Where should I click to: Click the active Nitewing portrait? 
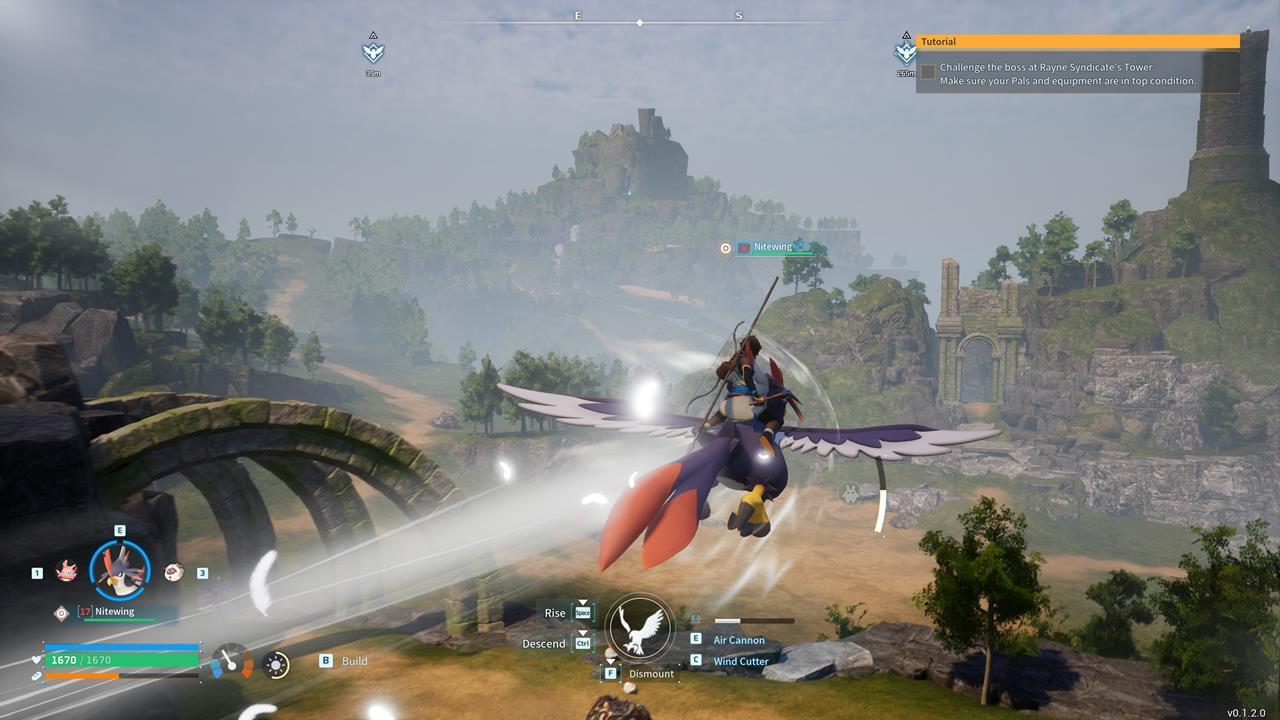coord(120,570)
